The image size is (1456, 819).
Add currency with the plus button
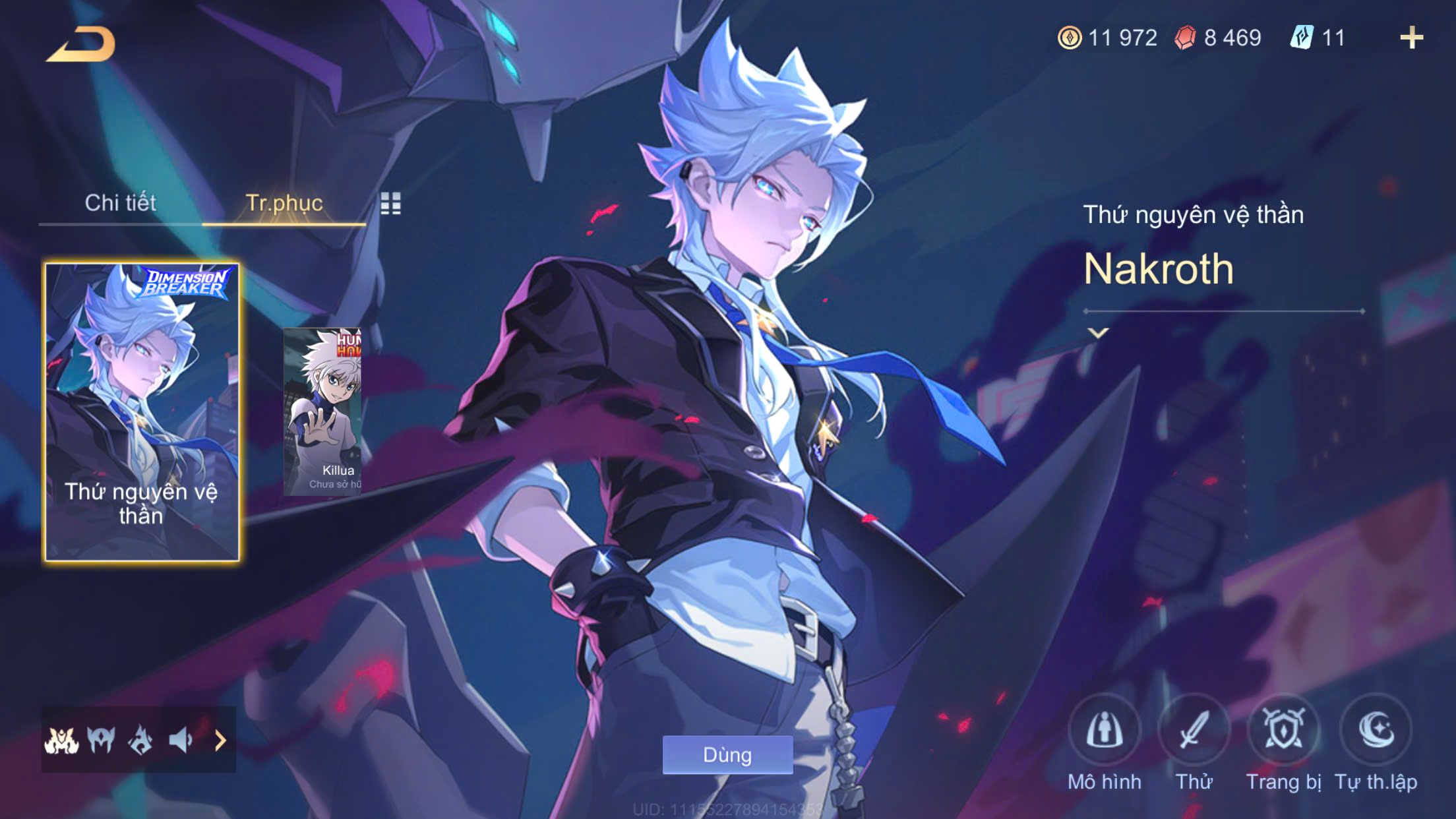pyautogui.click(x=1411, y=38)
